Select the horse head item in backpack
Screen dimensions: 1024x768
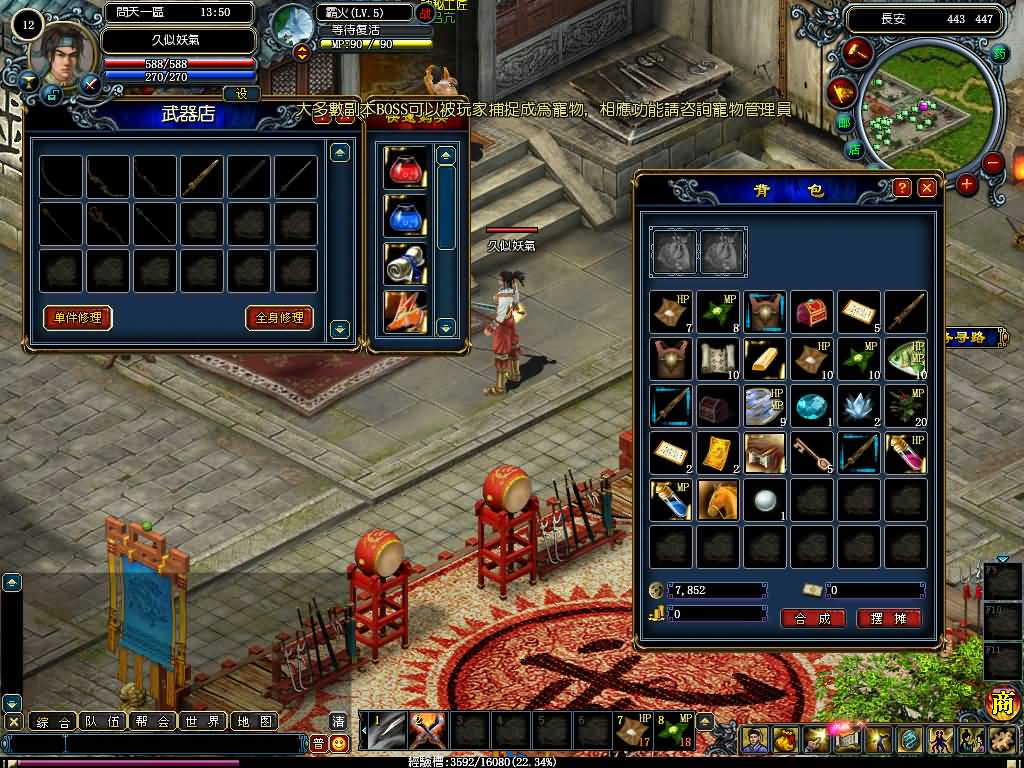click(x=718, y=499)
